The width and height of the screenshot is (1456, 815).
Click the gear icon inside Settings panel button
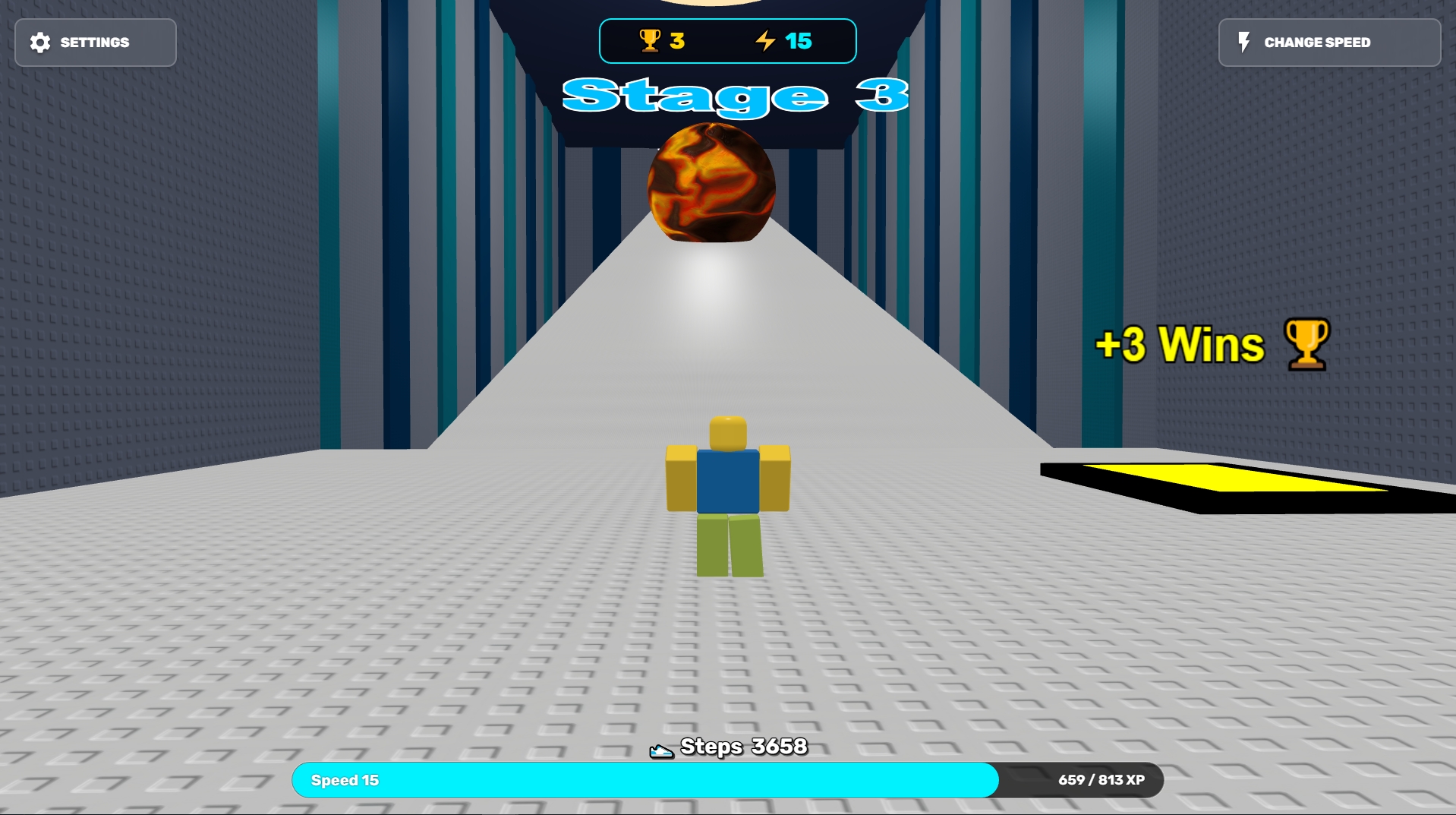(40, 43)
